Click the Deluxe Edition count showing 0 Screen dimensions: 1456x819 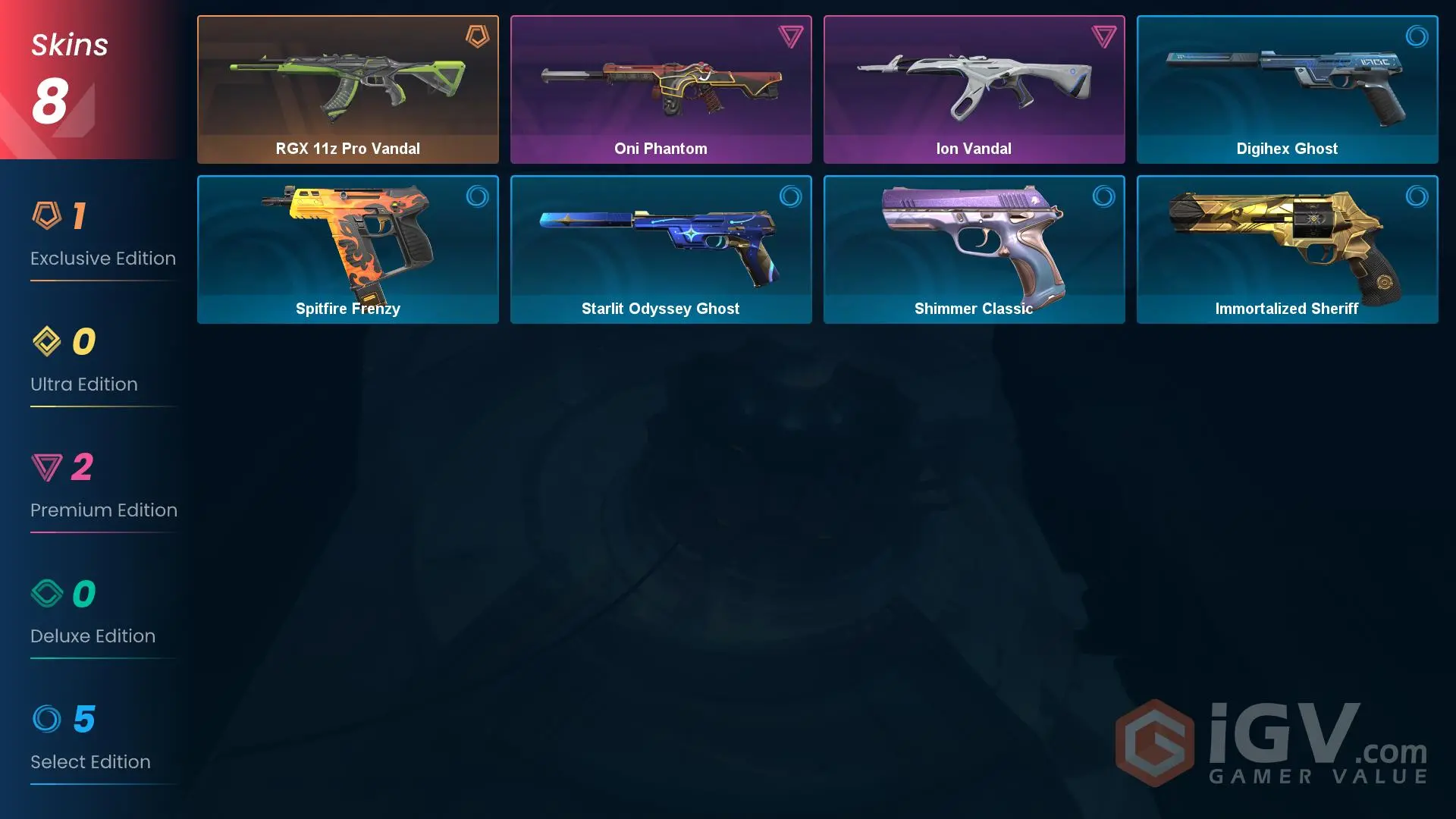coord(82,594)
